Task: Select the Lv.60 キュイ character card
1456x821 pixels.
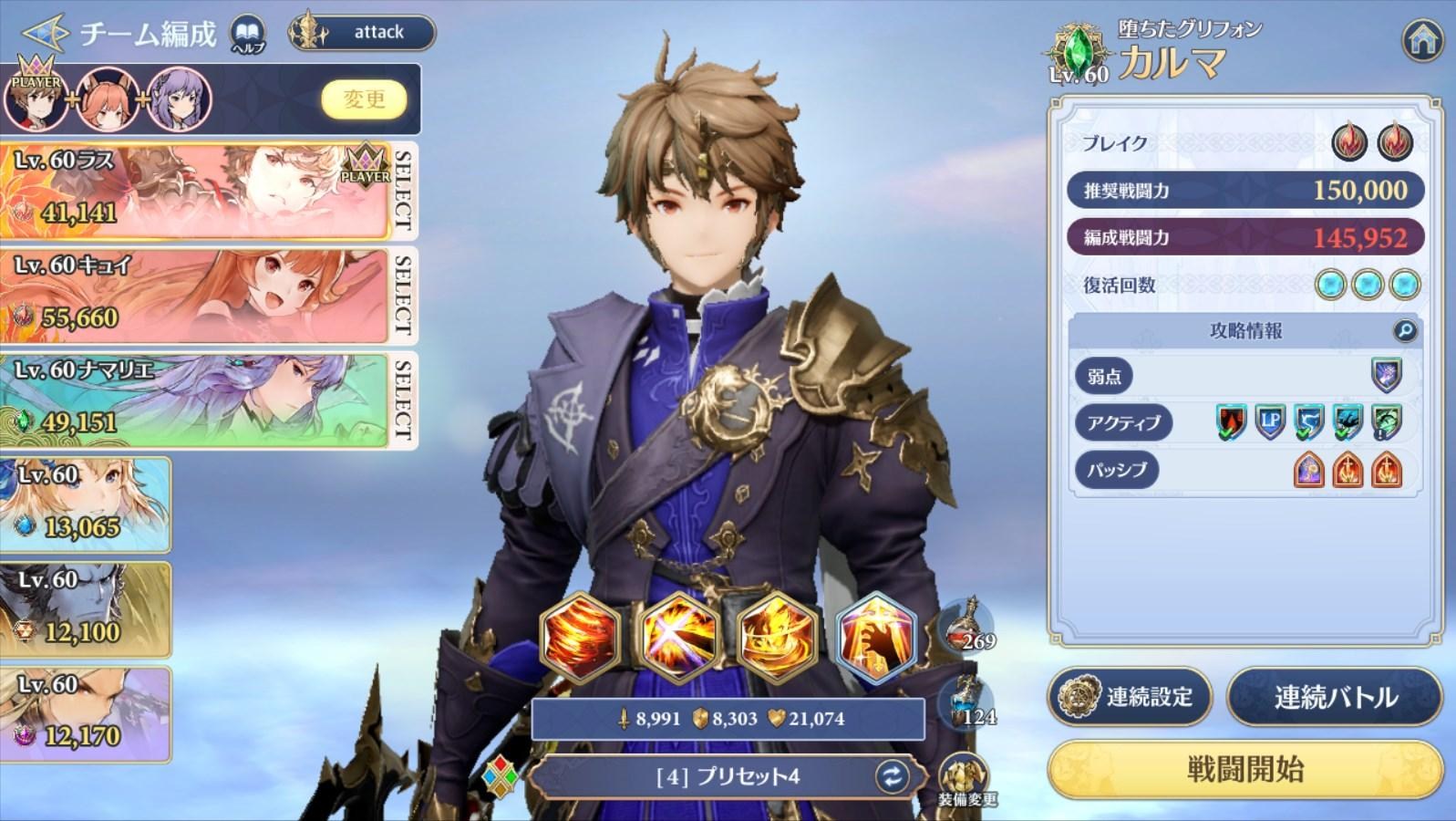Action: (x=196, y=294)
